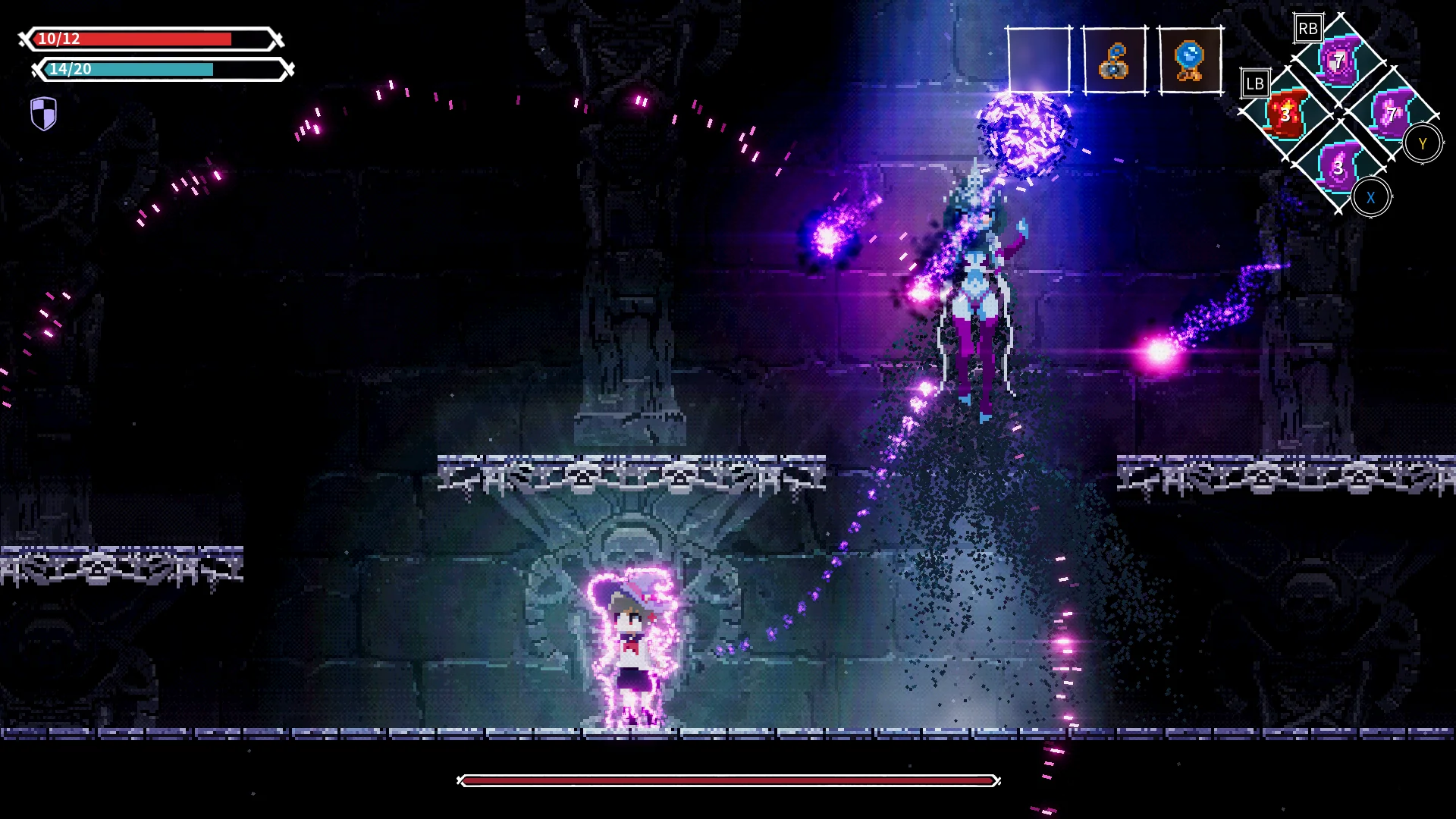Select the middle slot in the item bar
The image size is (1456, 819).
[1113, 61]
